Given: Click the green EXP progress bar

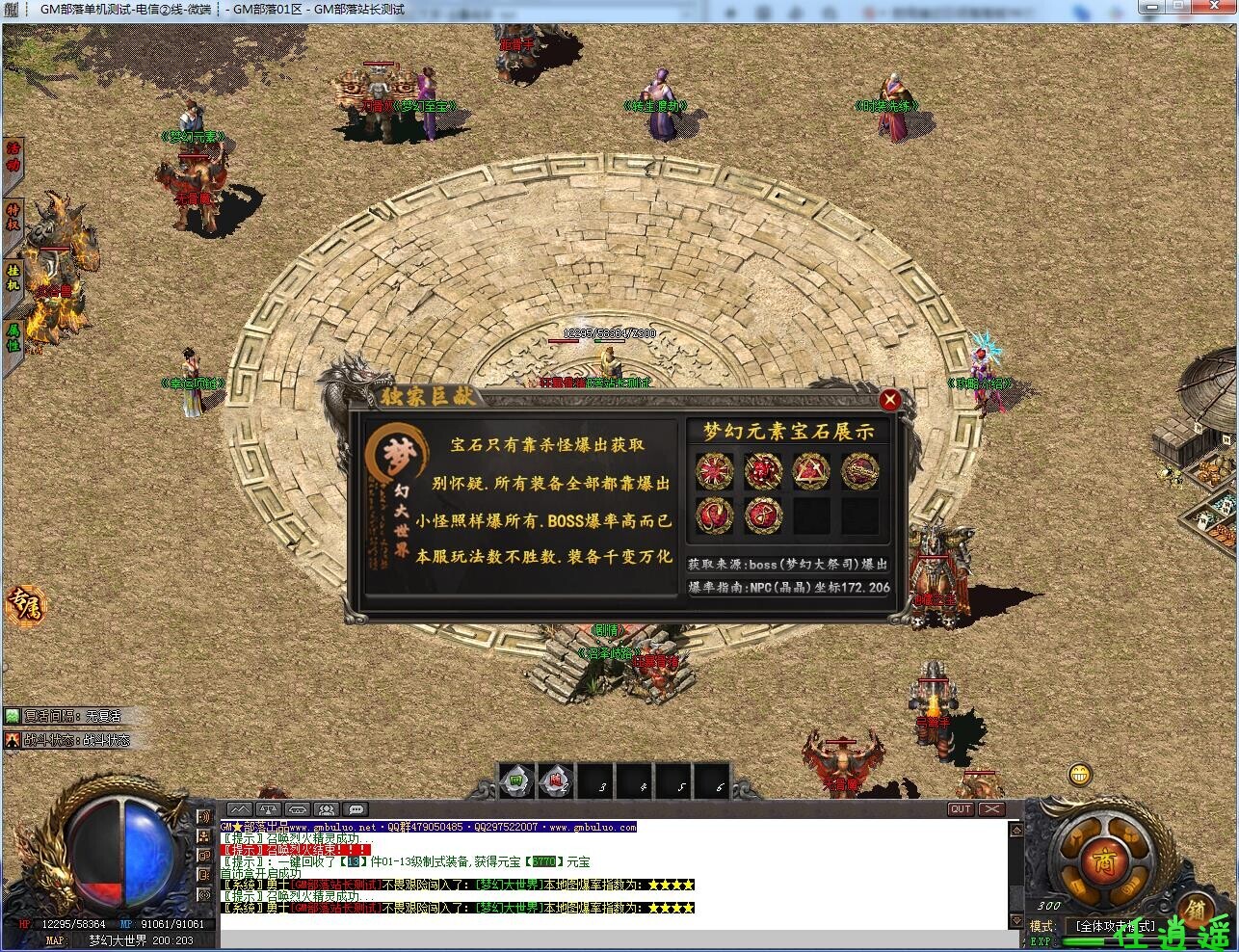Looking at the screenshot, I should pyautogui.click(x=1082, y=941).
